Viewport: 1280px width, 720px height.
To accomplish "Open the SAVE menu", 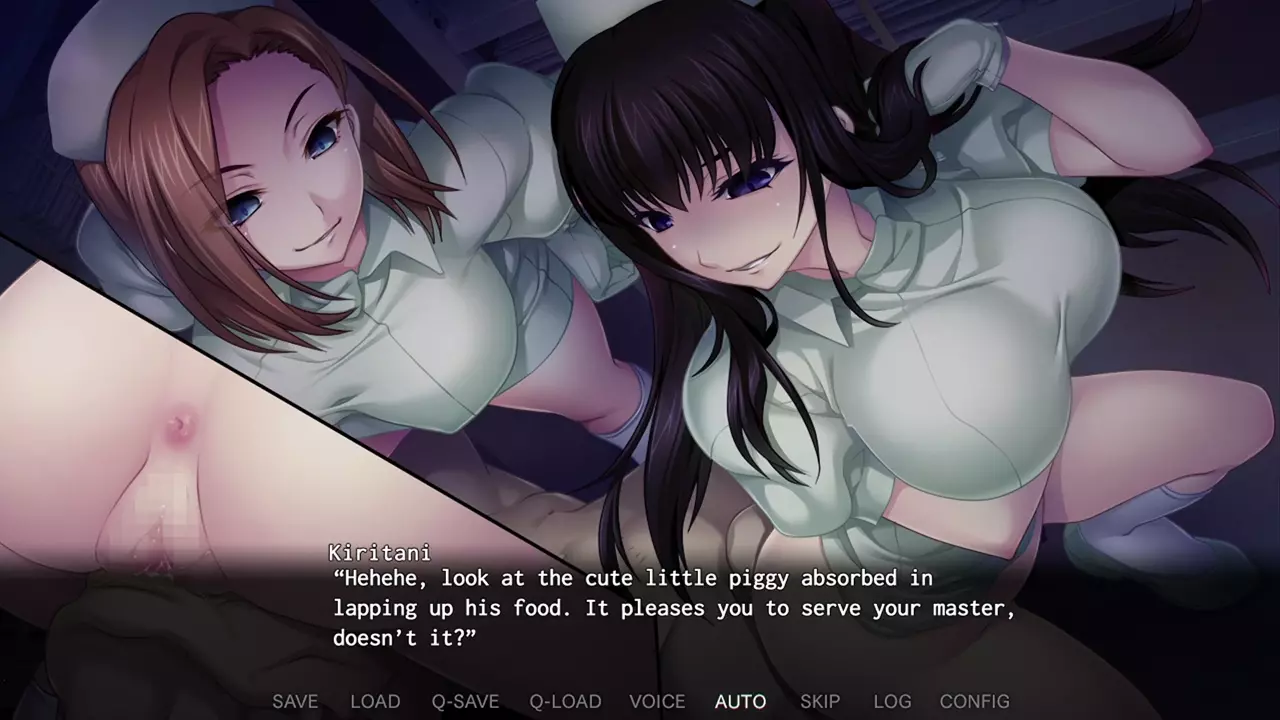I will [295, 701].
